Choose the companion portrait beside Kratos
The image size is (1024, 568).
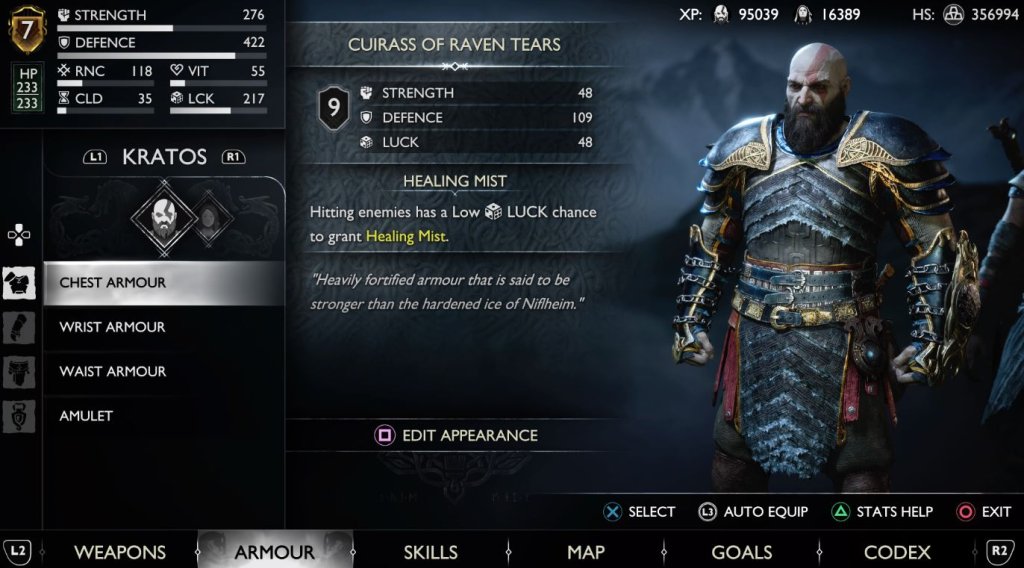point(207,215)
